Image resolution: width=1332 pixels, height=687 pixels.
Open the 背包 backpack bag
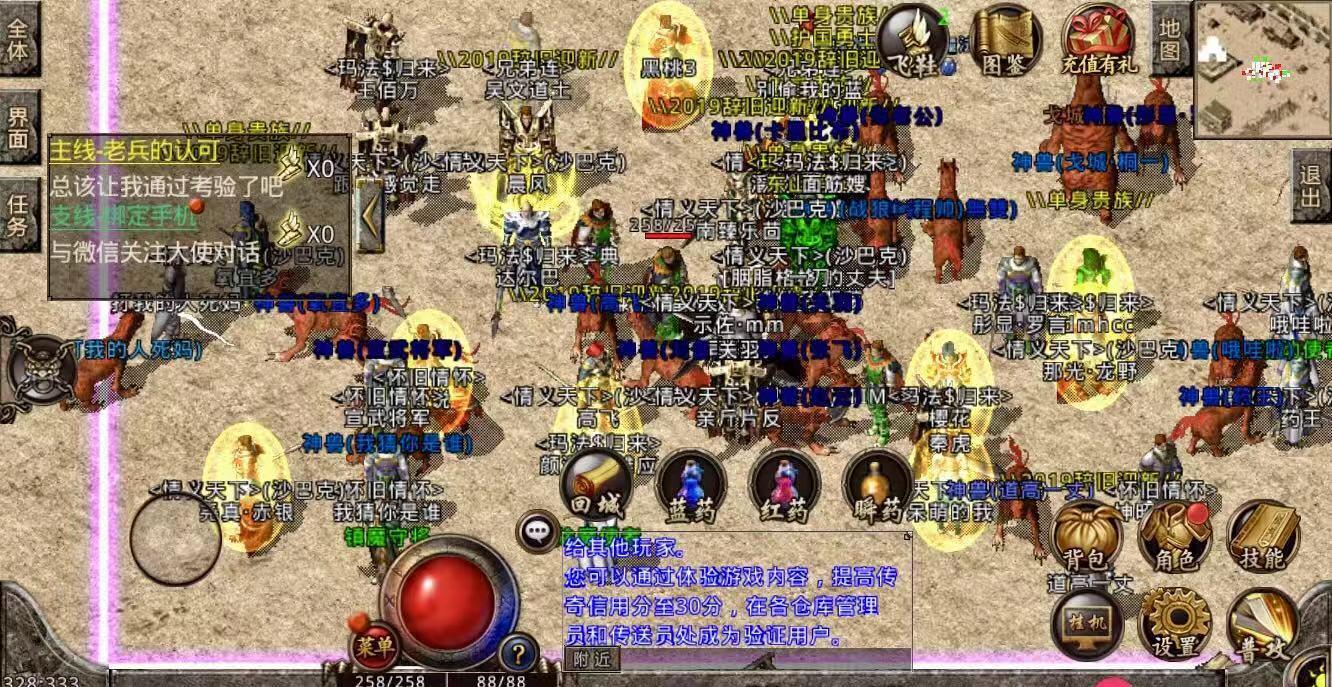coord(1088,533)
